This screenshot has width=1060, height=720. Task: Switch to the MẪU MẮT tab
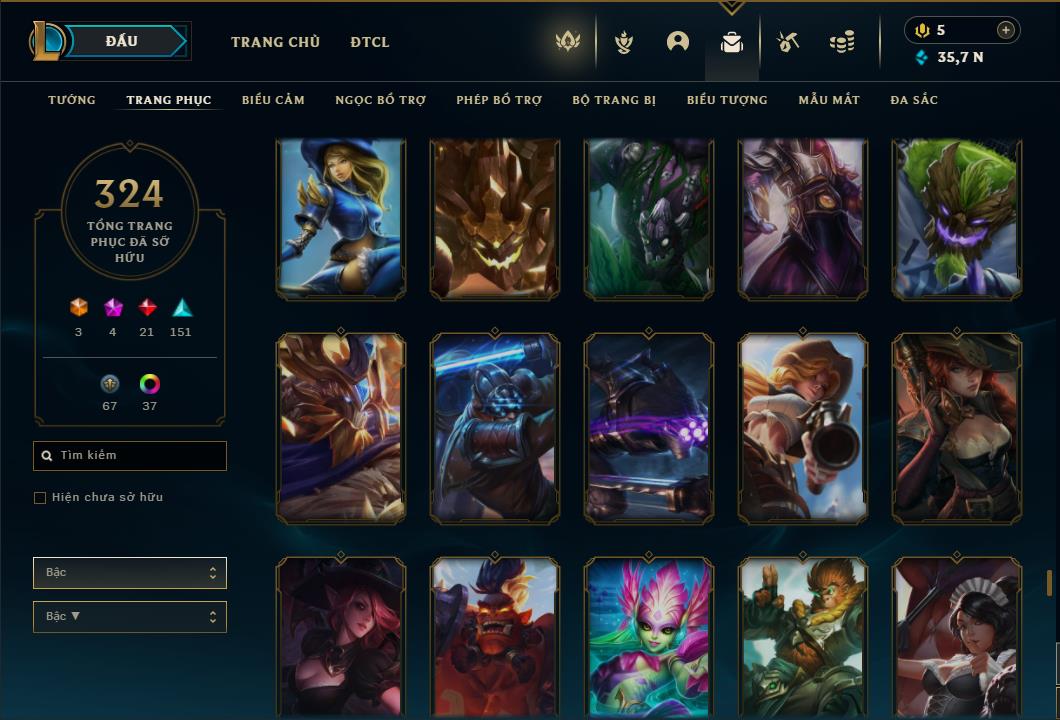click(x=829, y=100)
